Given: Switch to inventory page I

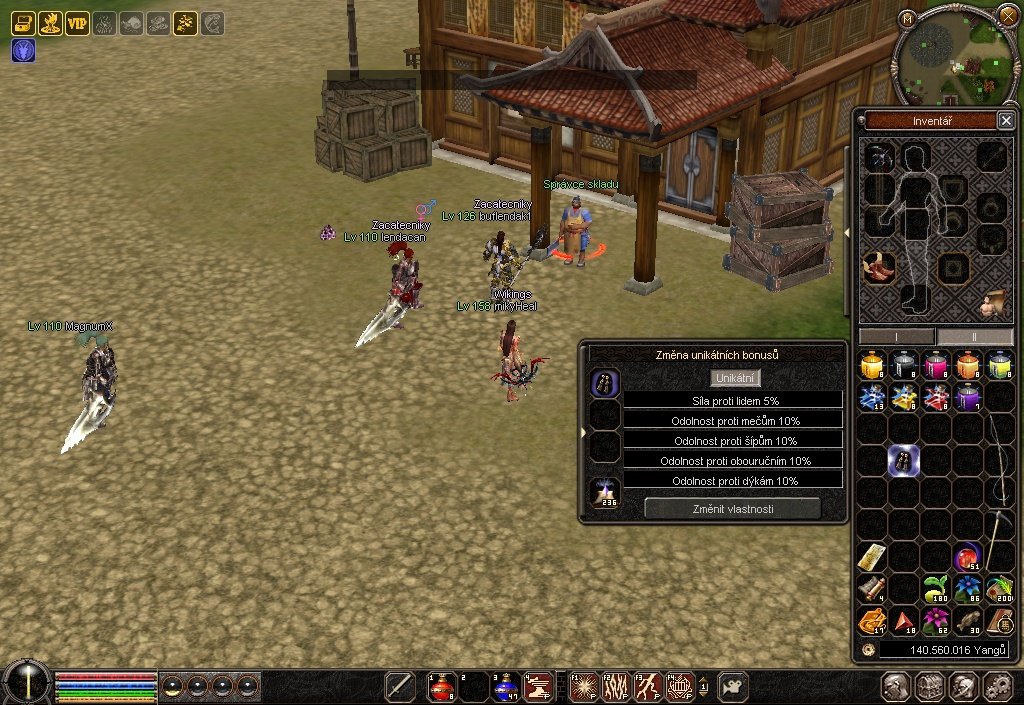Looking at the screenshot, I should (896, 337).
